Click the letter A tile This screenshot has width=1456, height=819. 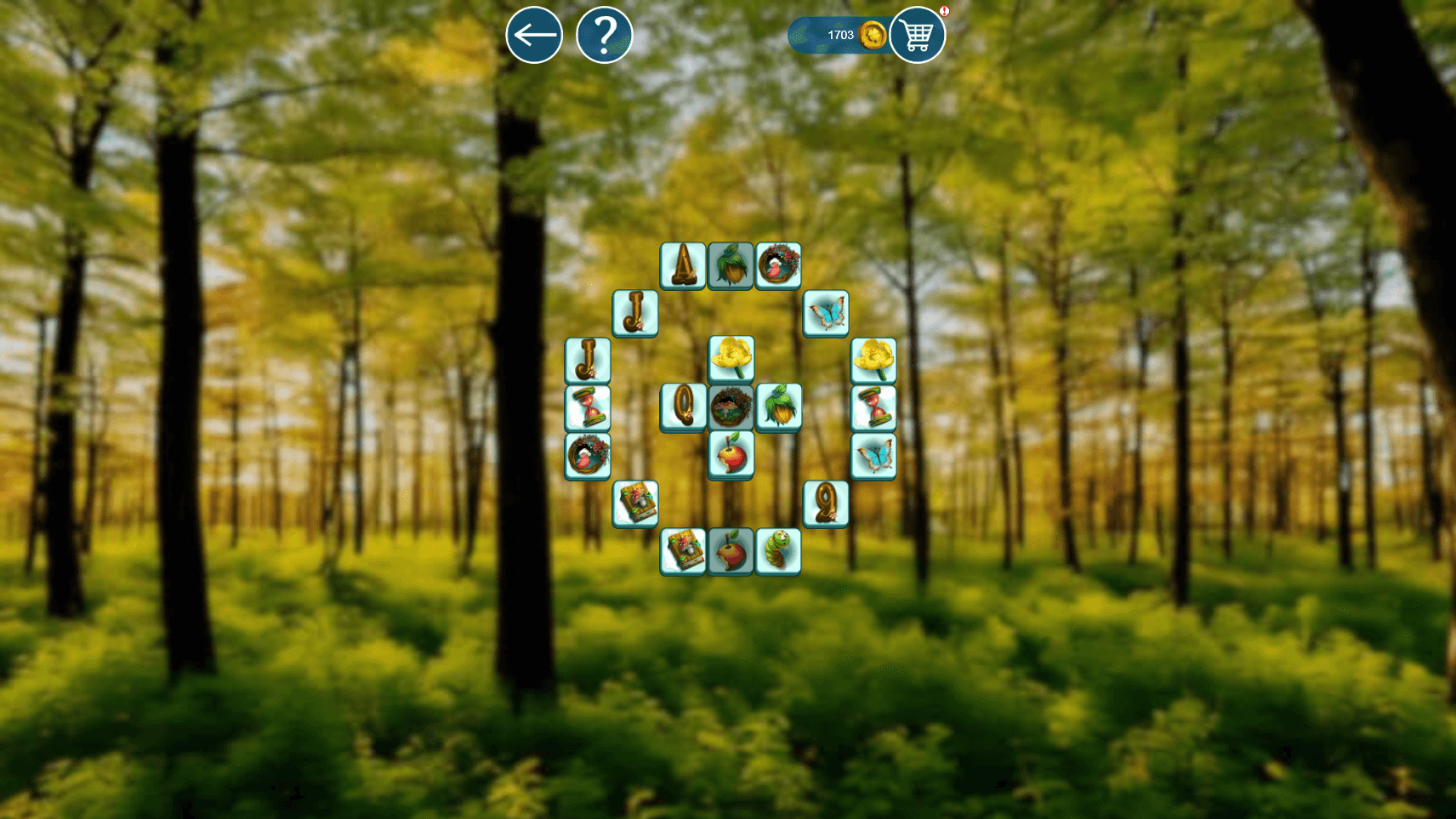pos(683,266)
